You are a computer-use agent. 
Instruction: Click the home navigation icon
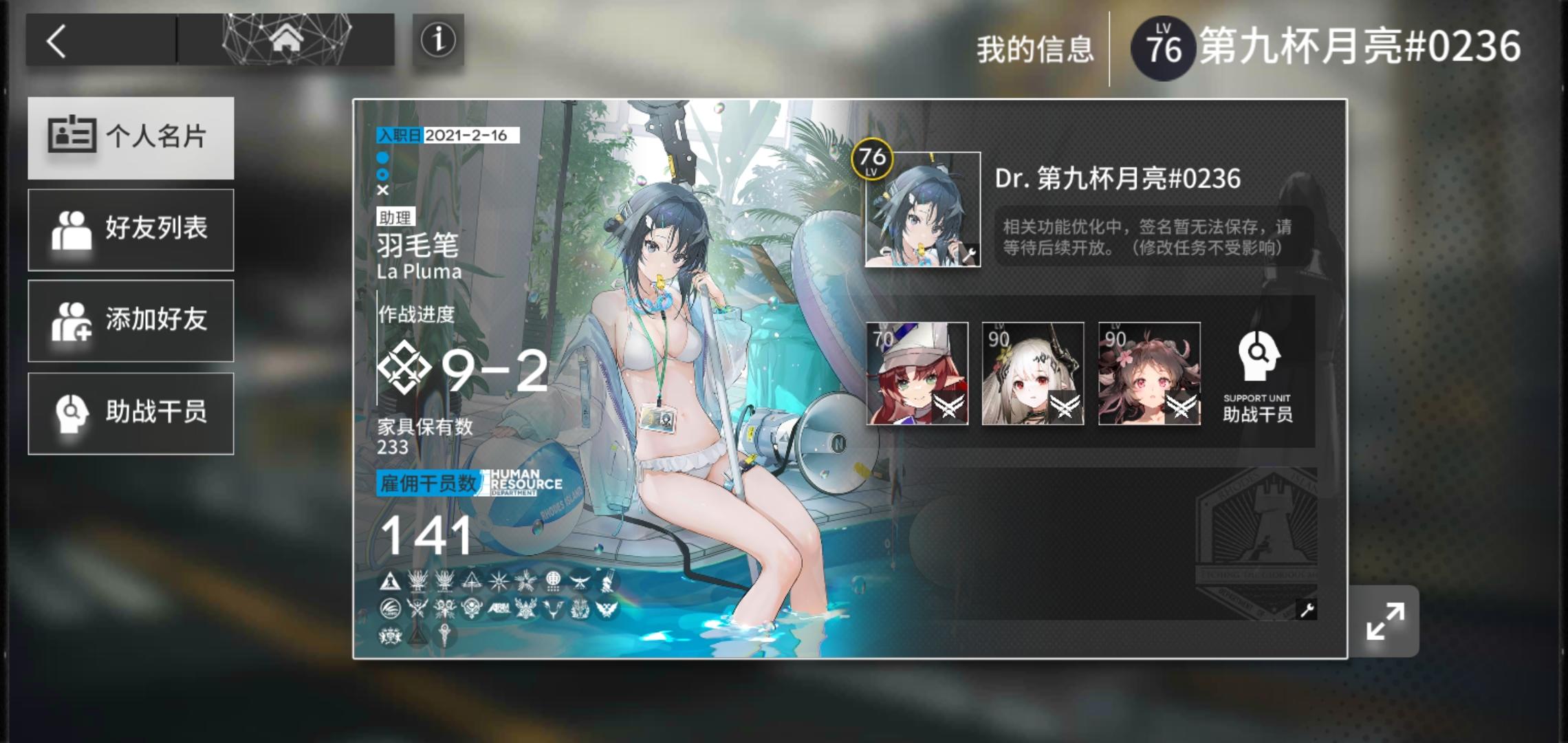tap(287, 39)
